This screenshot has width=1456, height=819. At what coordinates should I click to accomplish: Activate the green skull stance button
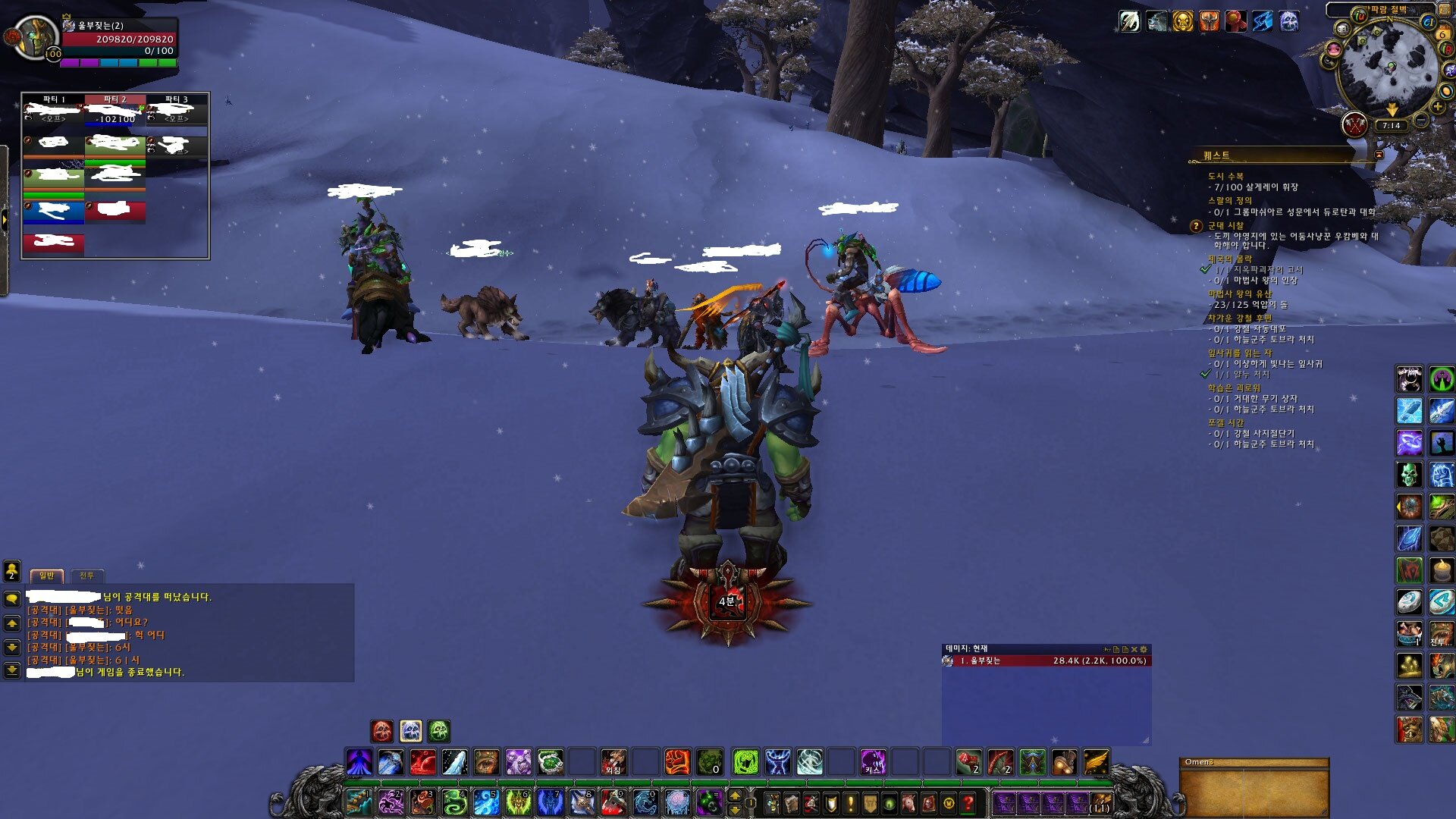(x=439, y=731)
